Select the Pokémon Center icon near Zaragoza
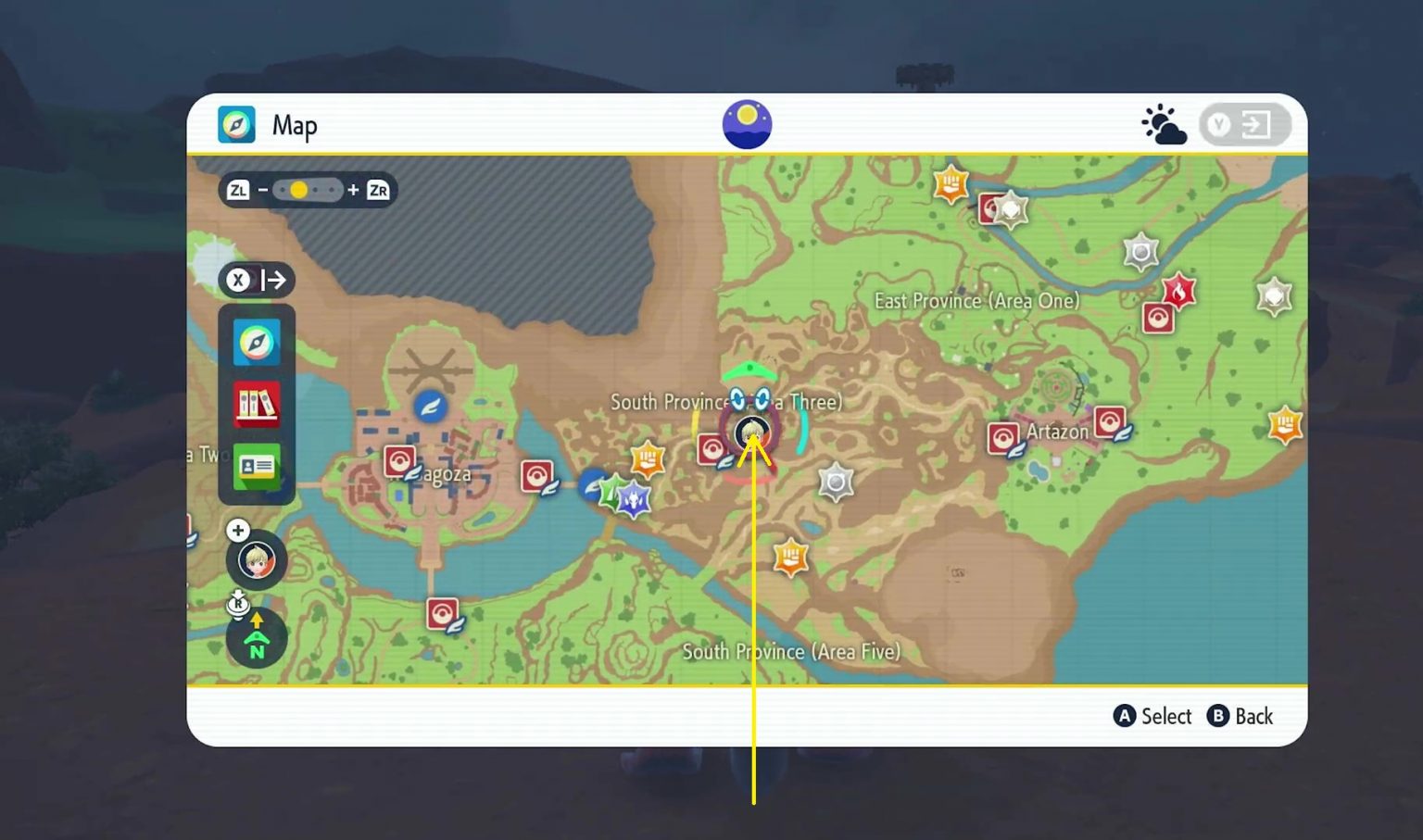The width and height of the screenshot is (1423, 840). coord(400,459)
